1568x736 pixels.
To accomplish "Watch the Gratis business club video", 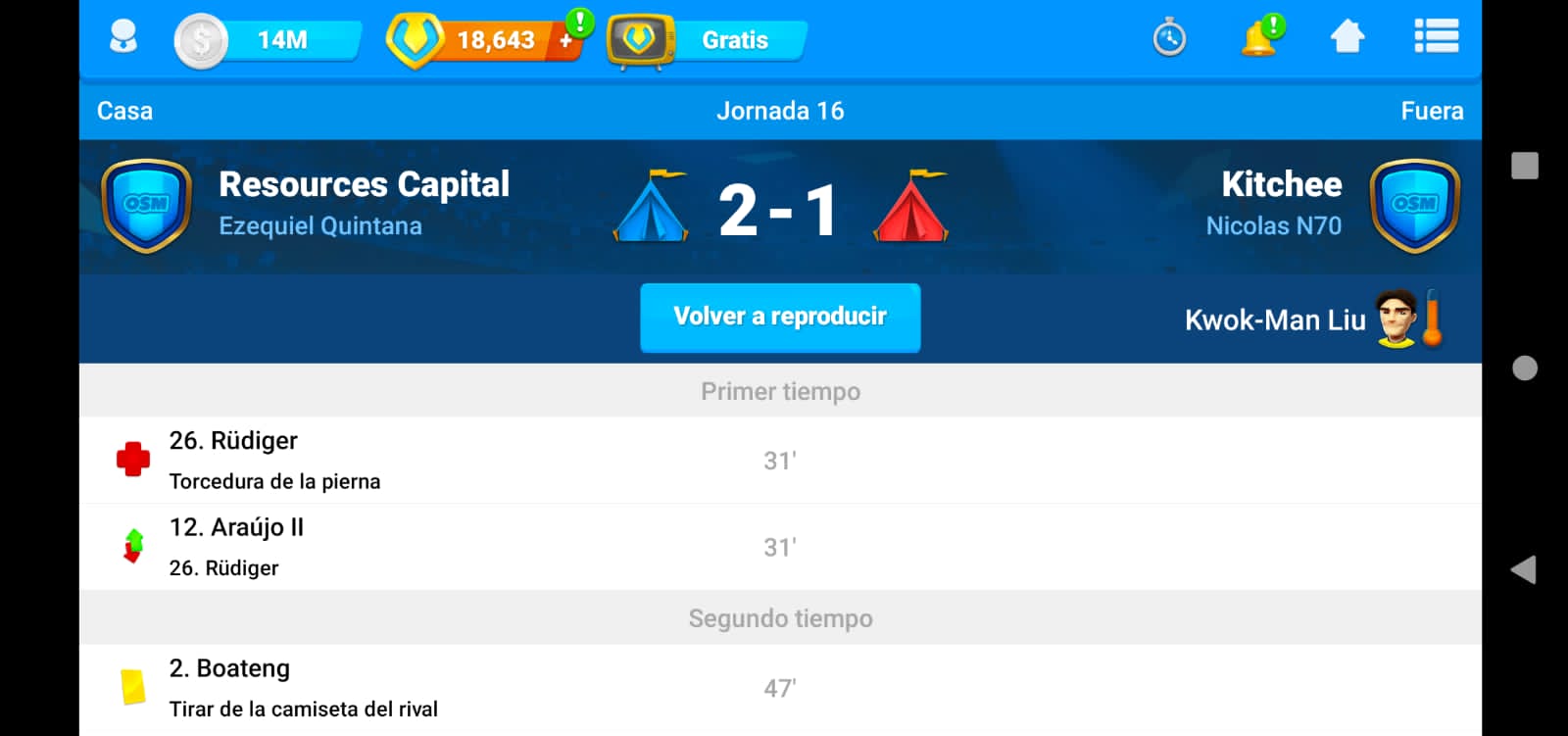I will pos(708,41).
